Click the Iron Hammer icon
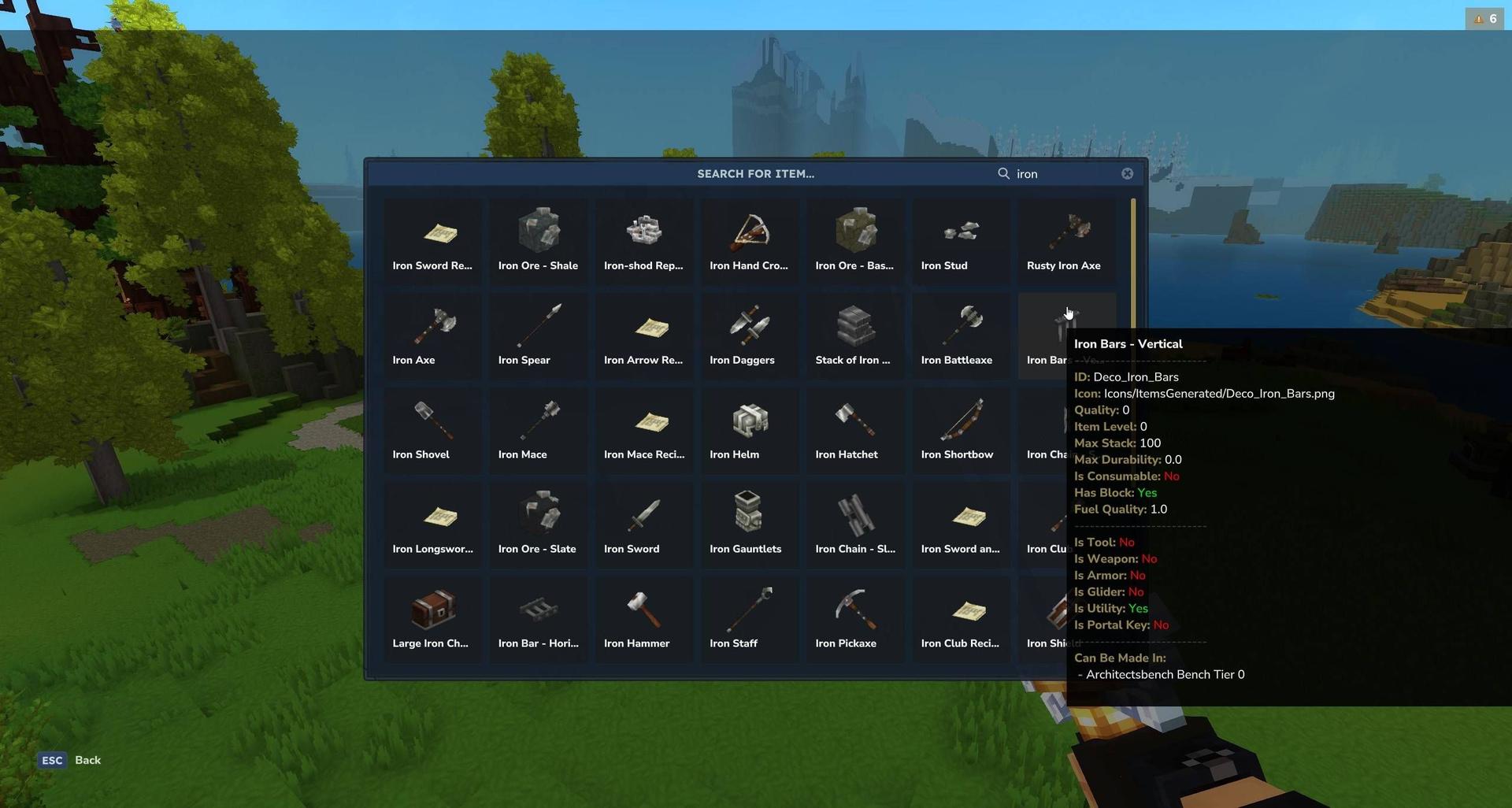Screen dimensions: 1512x808 (643, 609)
